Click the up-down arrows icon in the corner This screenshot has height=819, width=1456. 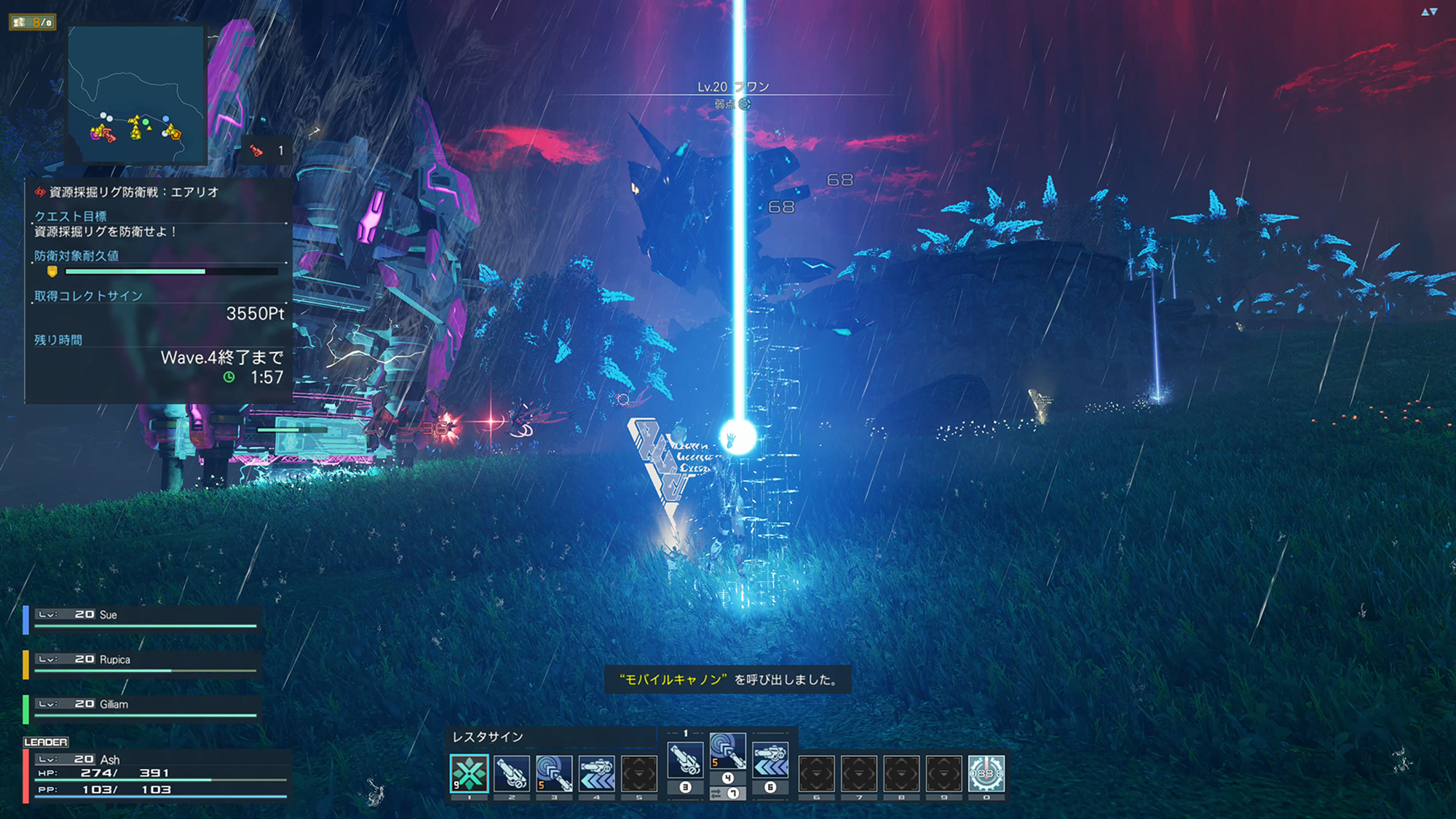tap(1429, 12)
